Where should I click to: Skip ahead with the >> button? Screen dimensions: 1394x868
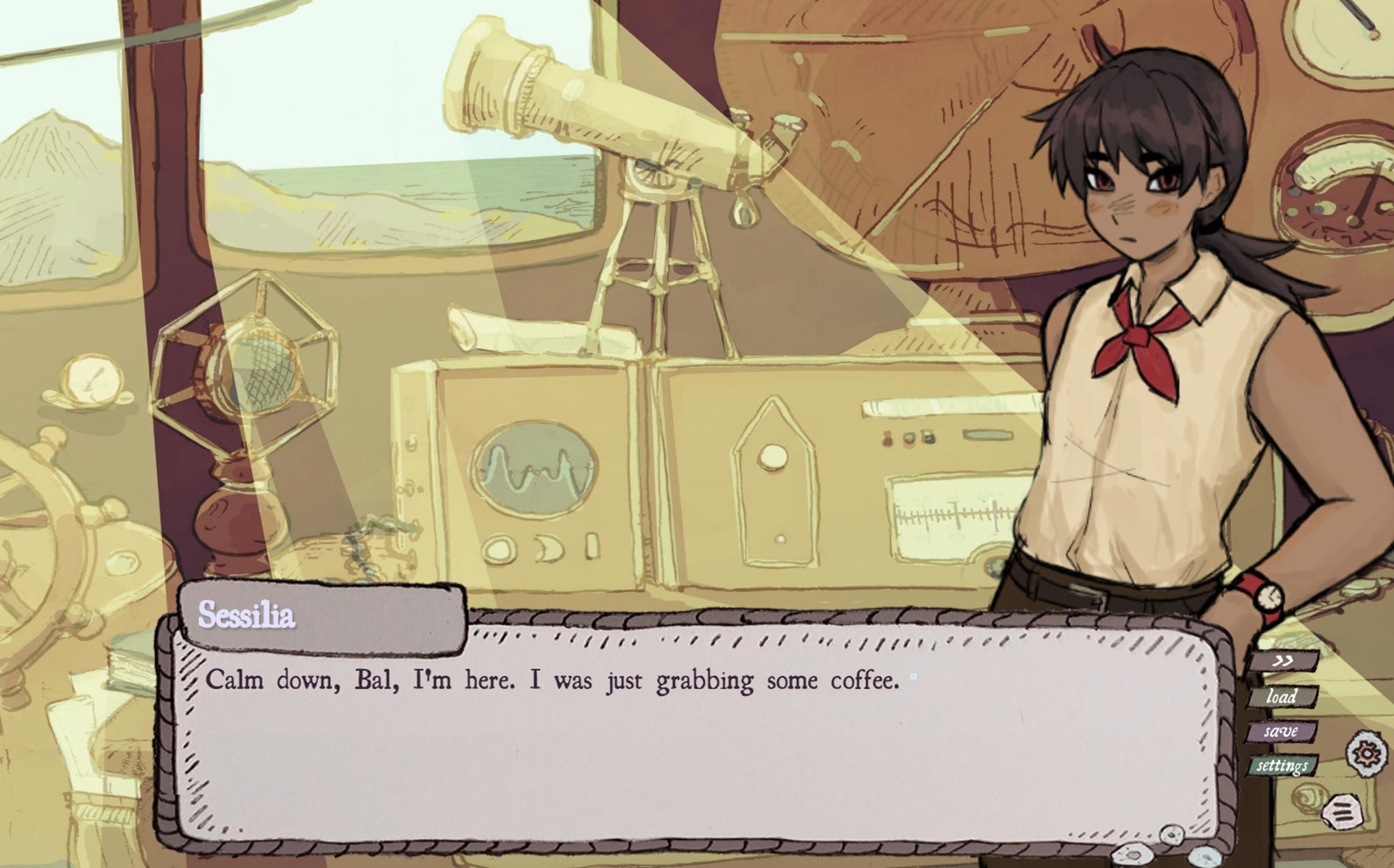[1284, 661]
